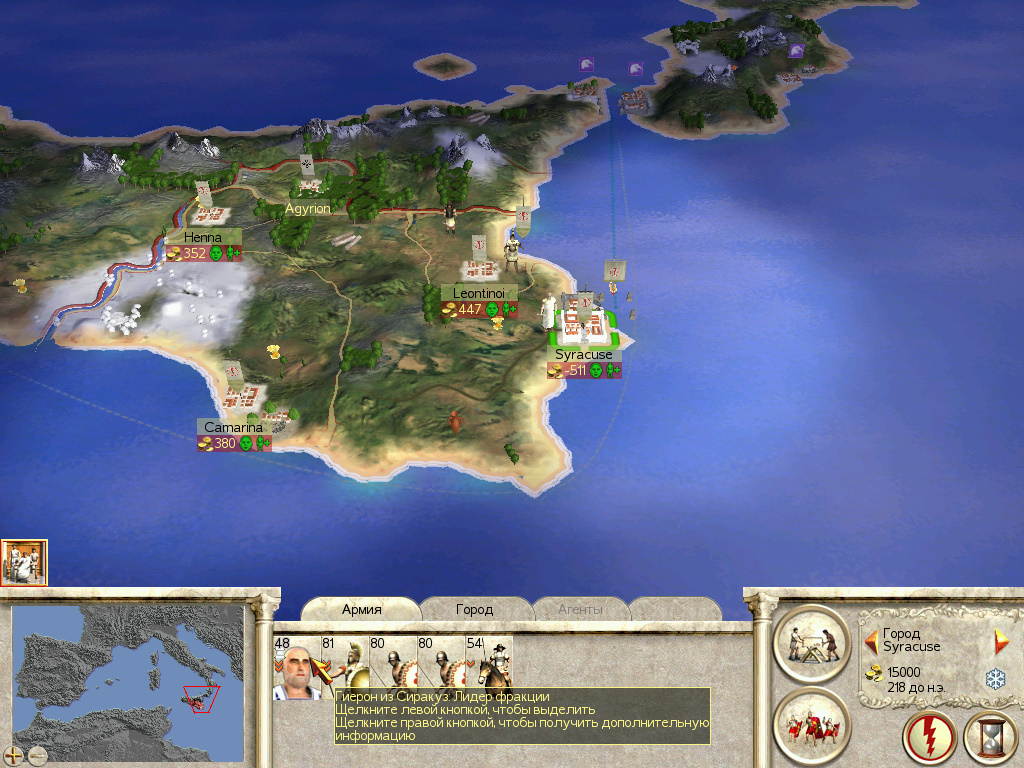Open the faction overview lightning bolt button

coord(928,737)
